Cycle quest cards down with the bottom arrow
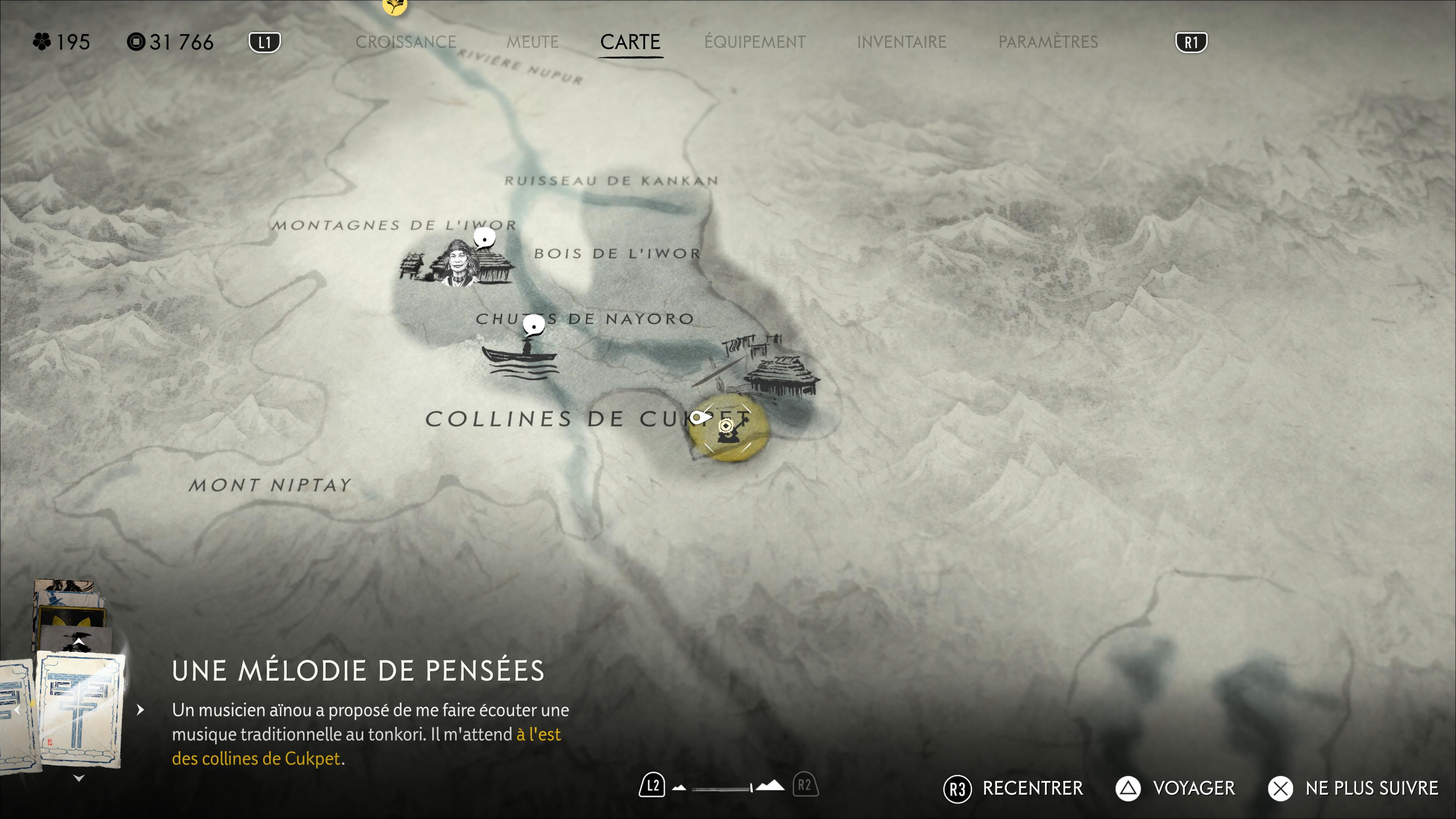The width and height of the screenshot is (1456, 819). pos(79,778)
